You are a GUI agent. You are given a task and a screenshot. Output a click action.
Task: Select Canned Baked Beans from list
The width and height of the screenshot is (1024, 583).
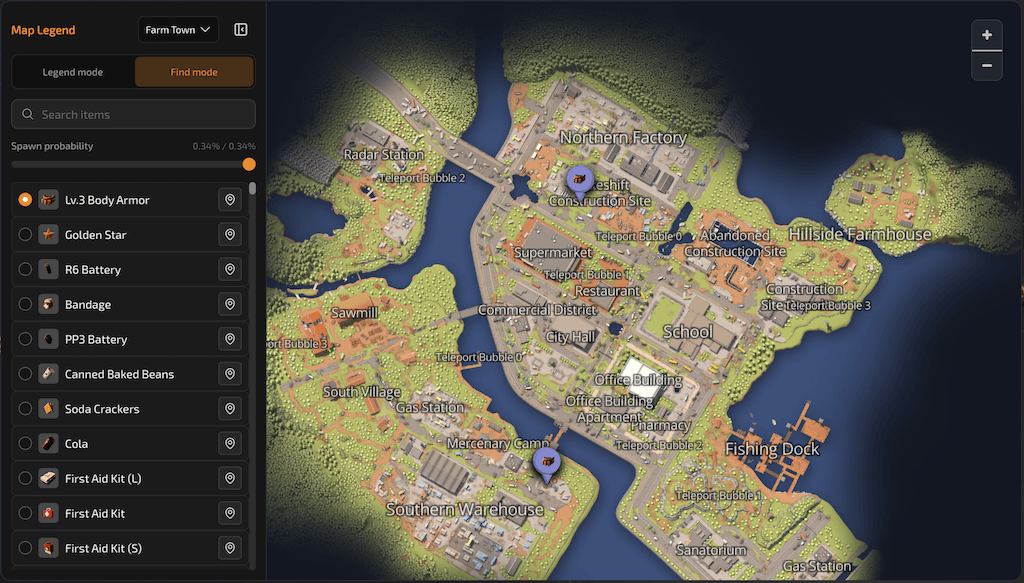click(119, 374)
